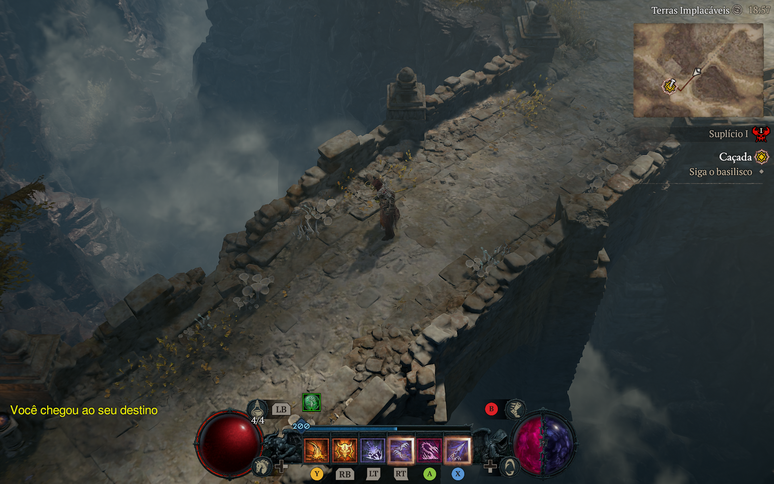774x484 pixels.
Task: Activate the blue spirit burst skill
Action: click(x=372, y=450)
